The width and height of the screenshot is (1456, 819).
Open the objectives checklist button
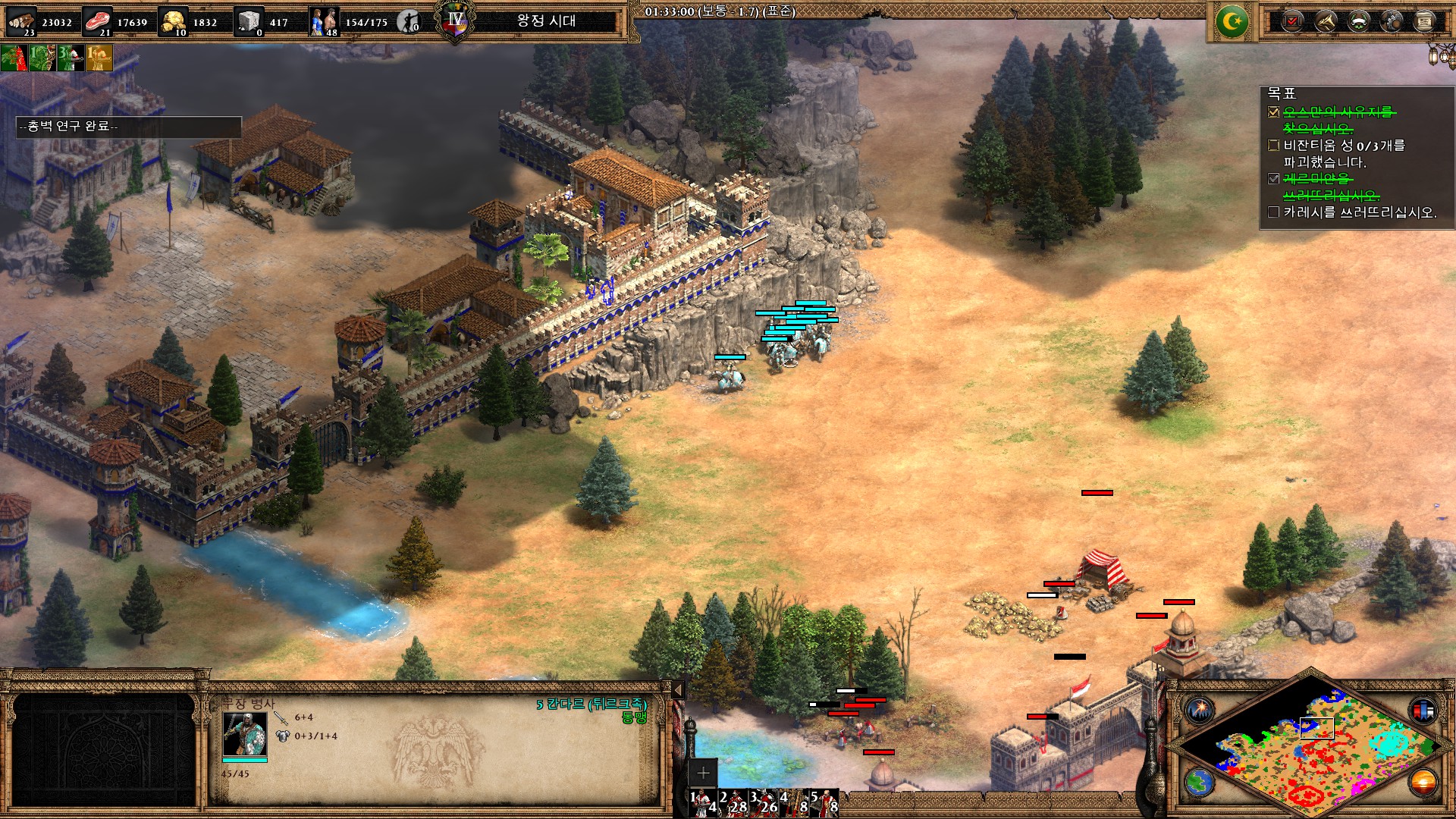(1293, 20)
